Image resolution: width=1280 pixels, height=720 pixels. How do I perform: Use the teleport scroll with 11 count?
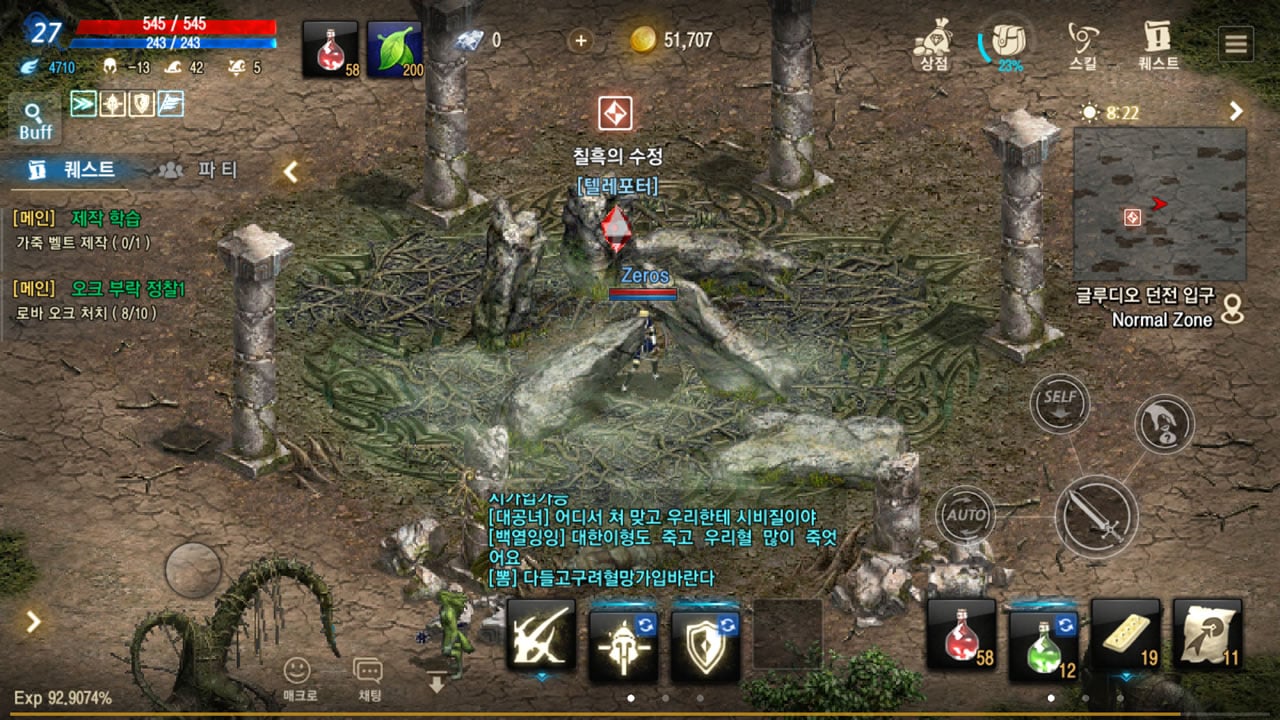pos(1207,634)
